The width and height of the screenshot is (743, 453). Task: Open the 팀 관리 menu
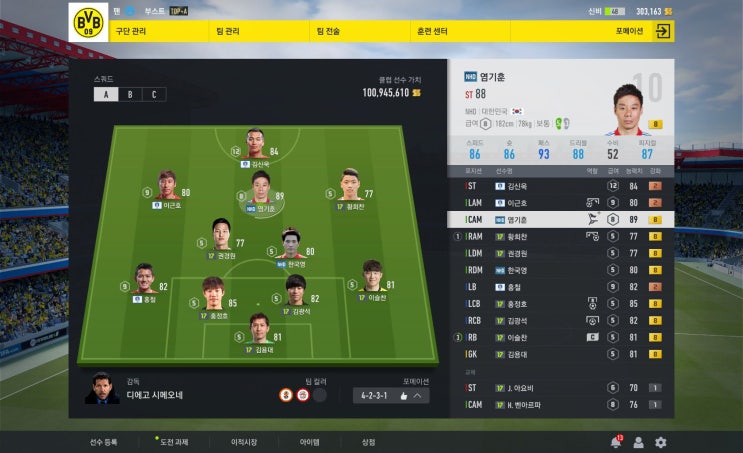[x=227, y=31]
